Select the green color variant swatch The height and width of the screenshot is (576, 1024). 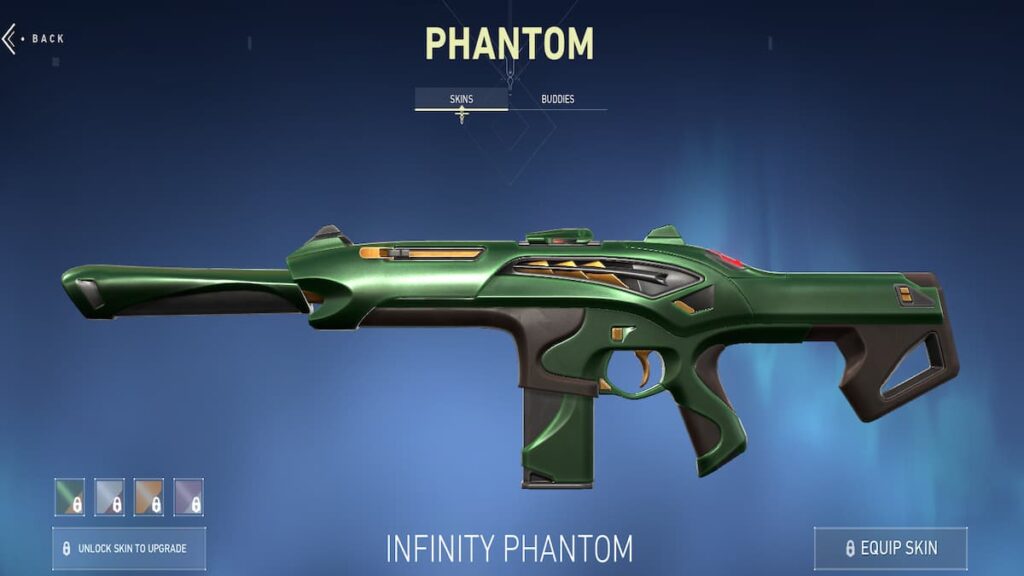tap(70, 496)
